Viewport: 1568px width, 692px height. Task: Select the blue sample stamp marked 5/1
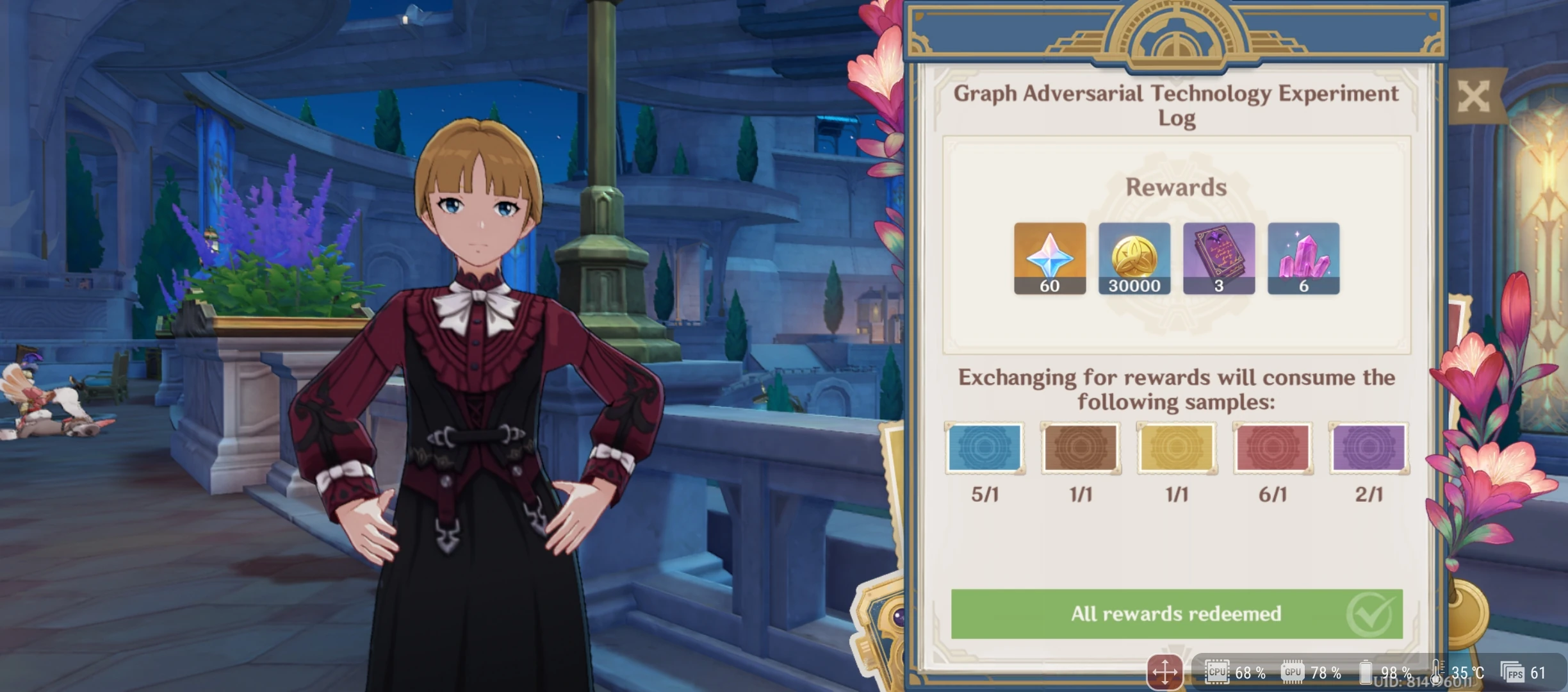tap(984, 447)
